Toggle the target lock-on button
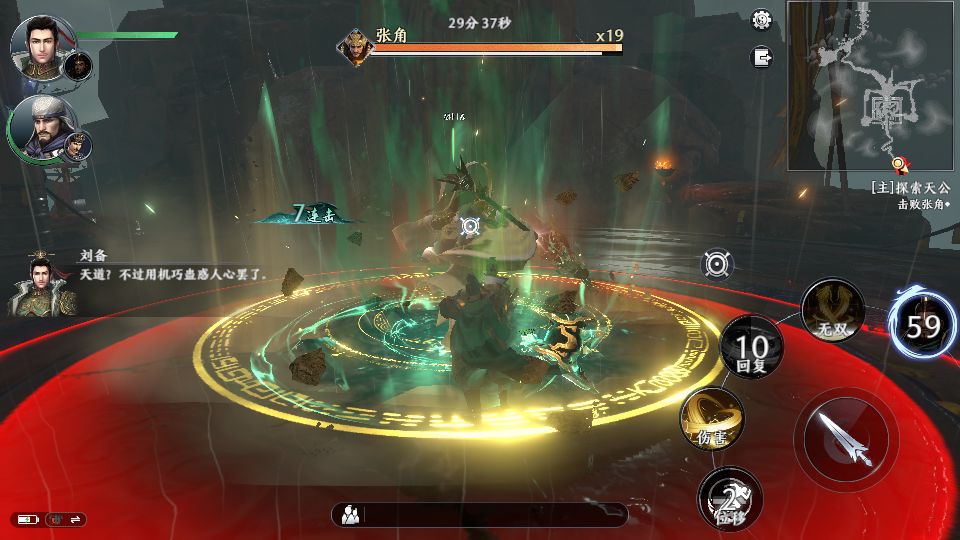This screenshot has height=540, width=960. click(717, 264)
